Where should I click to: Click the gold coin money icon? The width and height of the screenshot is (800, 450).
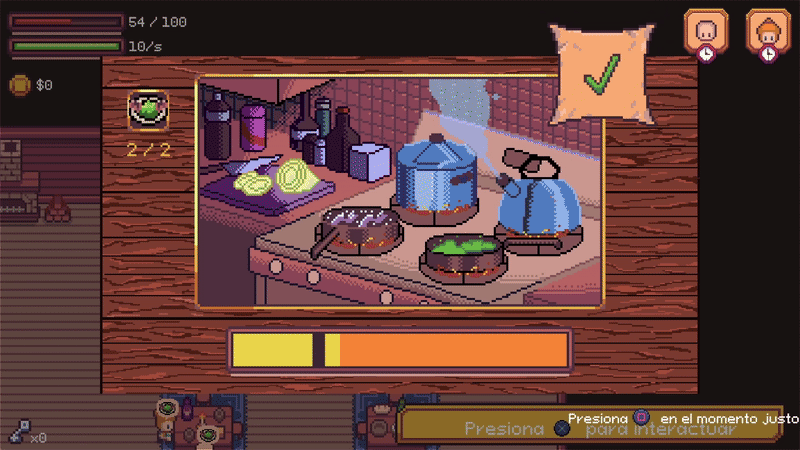[19, 85]
